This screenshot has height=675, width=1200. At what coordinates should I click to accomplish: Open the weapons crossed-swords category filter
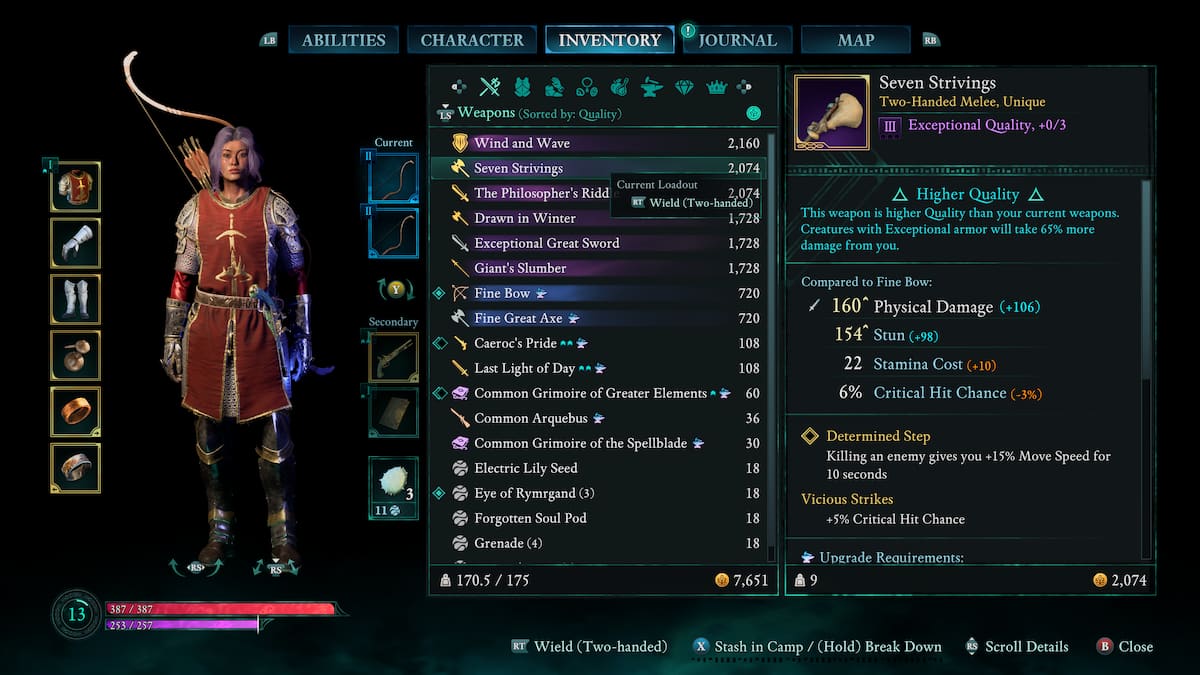tap(489, 87)
